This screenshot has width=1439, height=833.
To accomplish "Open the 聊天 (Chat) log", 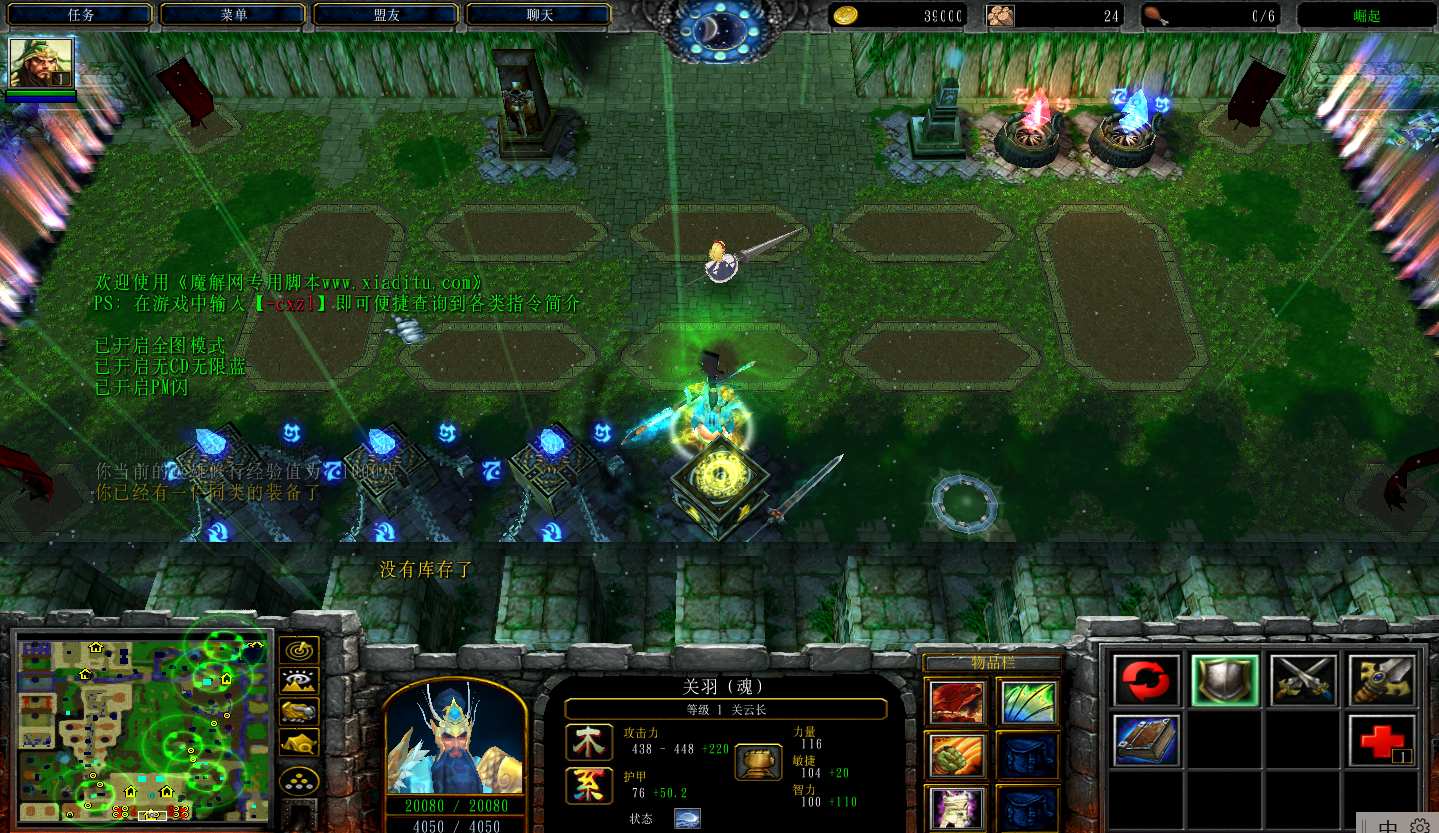I will click(x=539, y=15).
